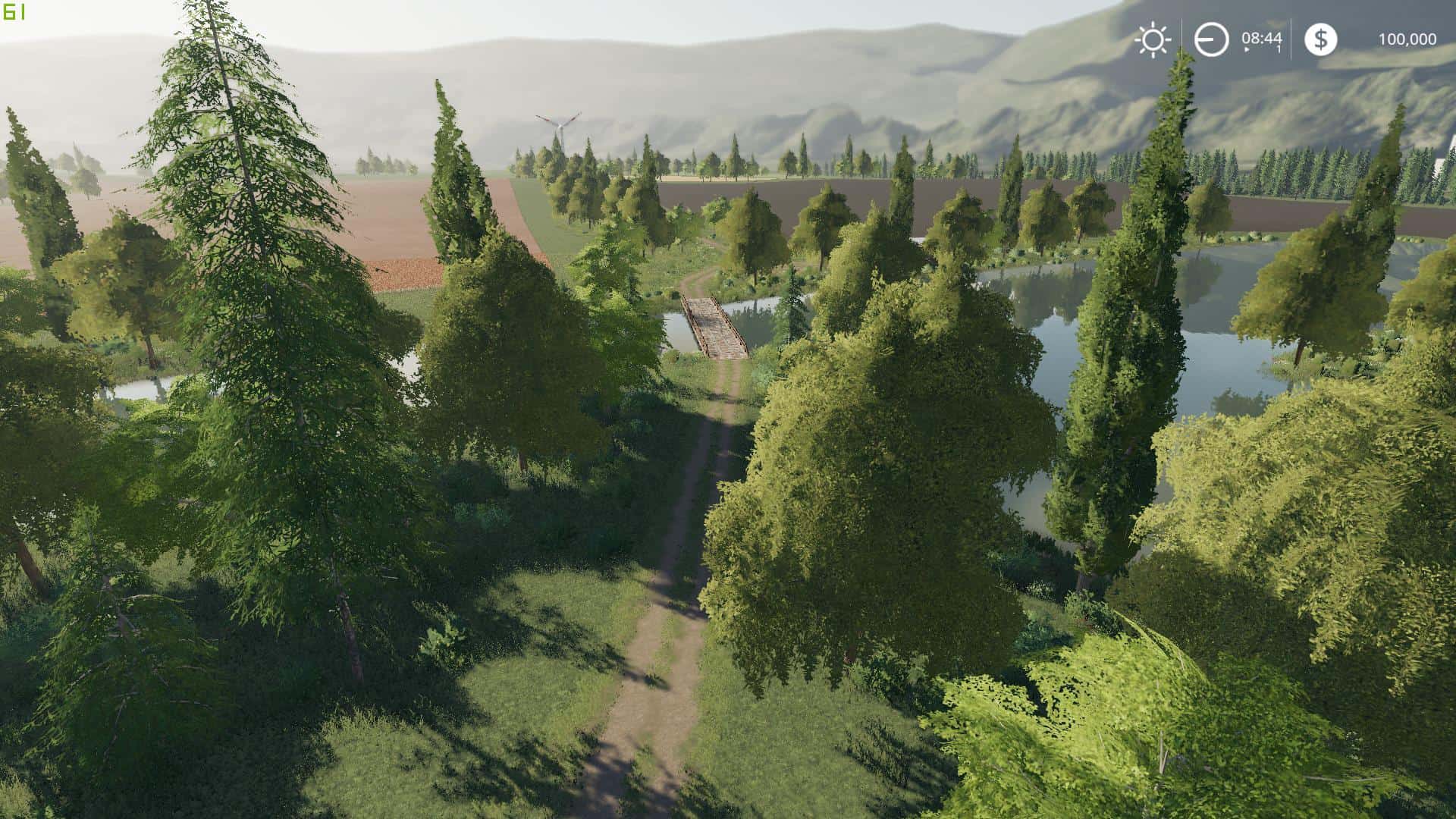Open the weather details via the sun symbol
1456x819 pixels.
point(1153,39)
